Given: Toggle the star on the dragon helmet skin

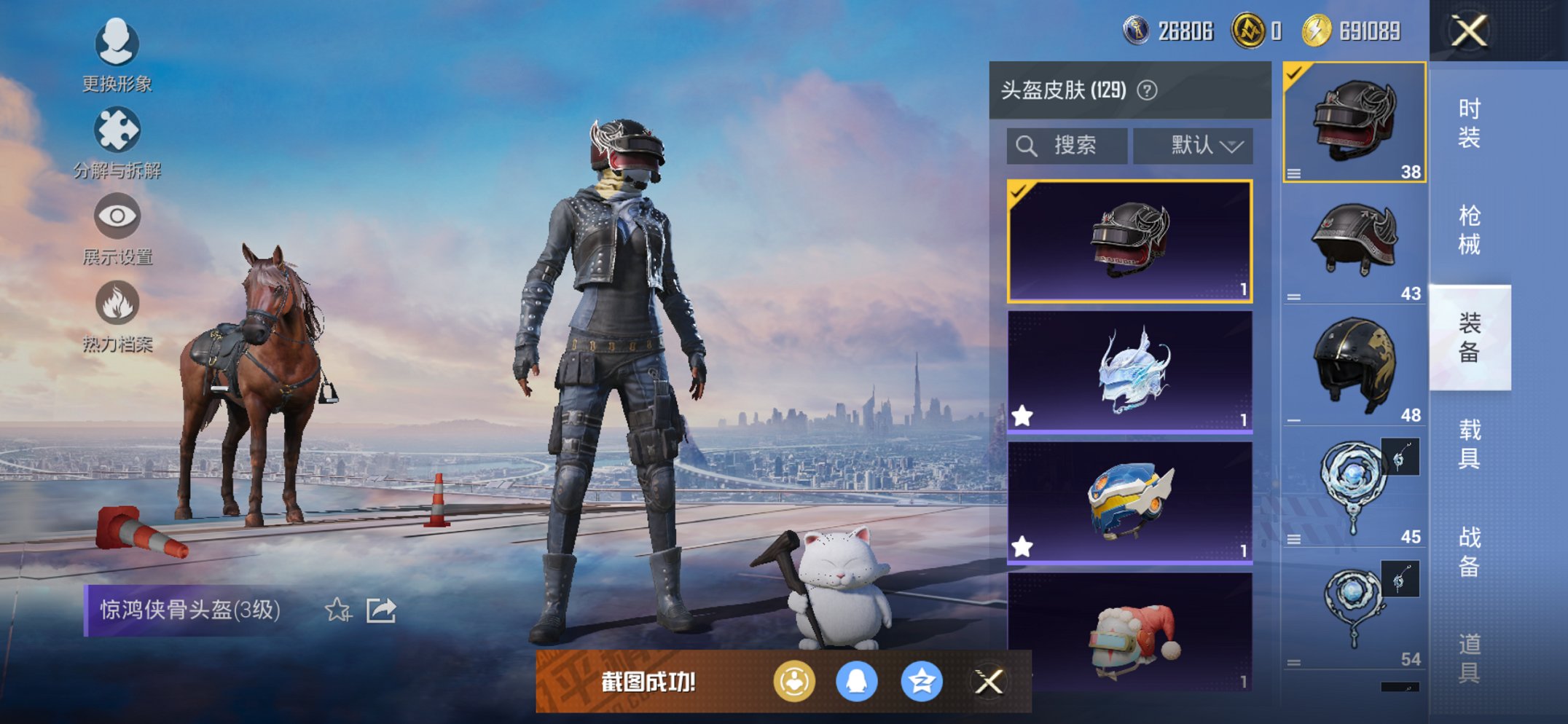Looking at the screenshot, I should [x=1023, y=414].
